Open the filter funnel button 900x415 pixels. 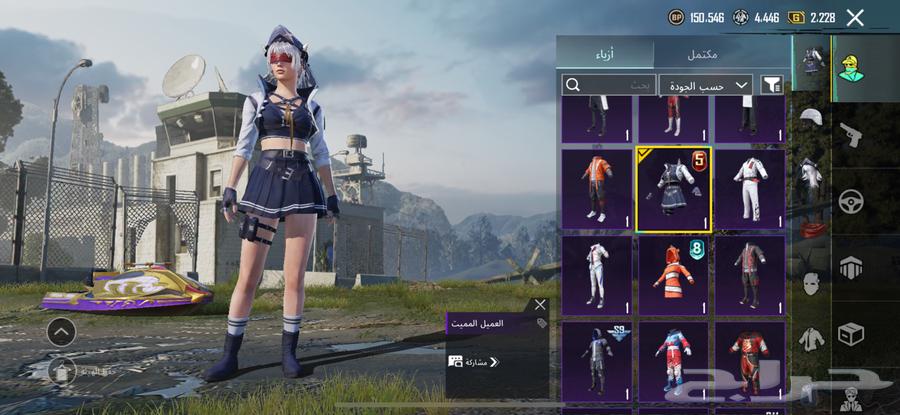pyautogui.click(x=772, y=85)
